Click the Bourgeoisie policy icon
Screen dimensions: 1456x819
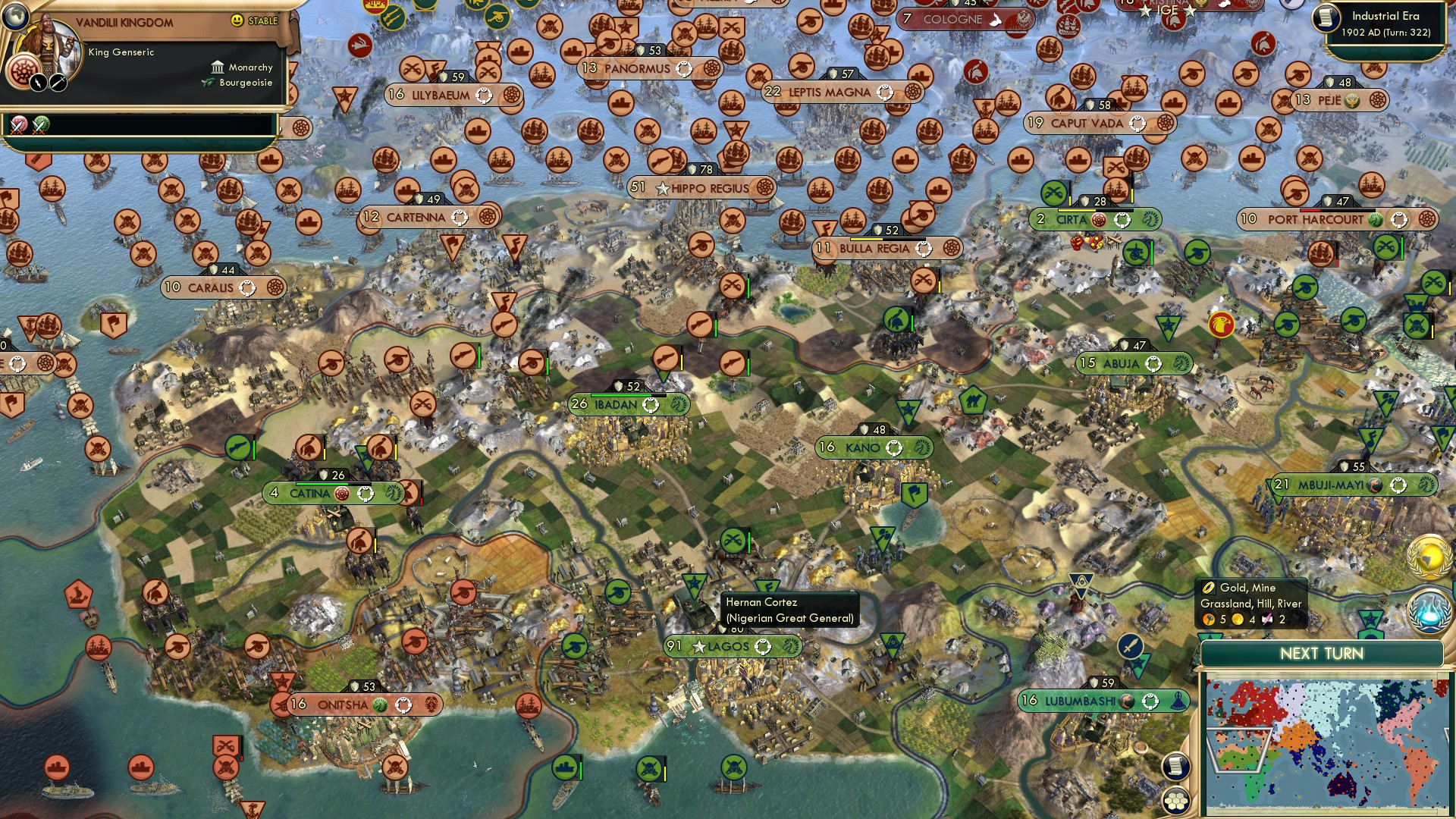click(x=208, y=82)
